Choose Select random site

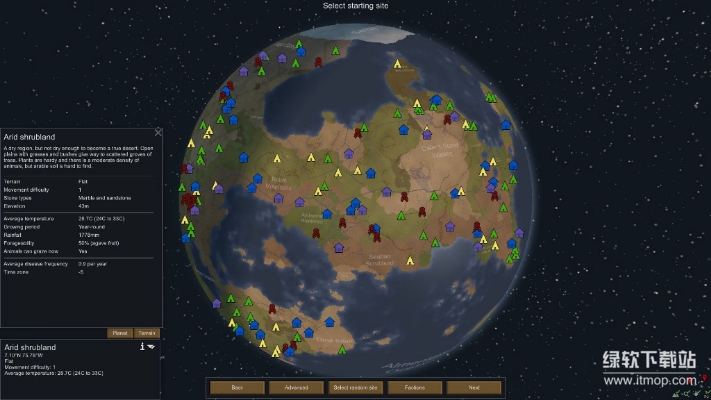[355, 387]
